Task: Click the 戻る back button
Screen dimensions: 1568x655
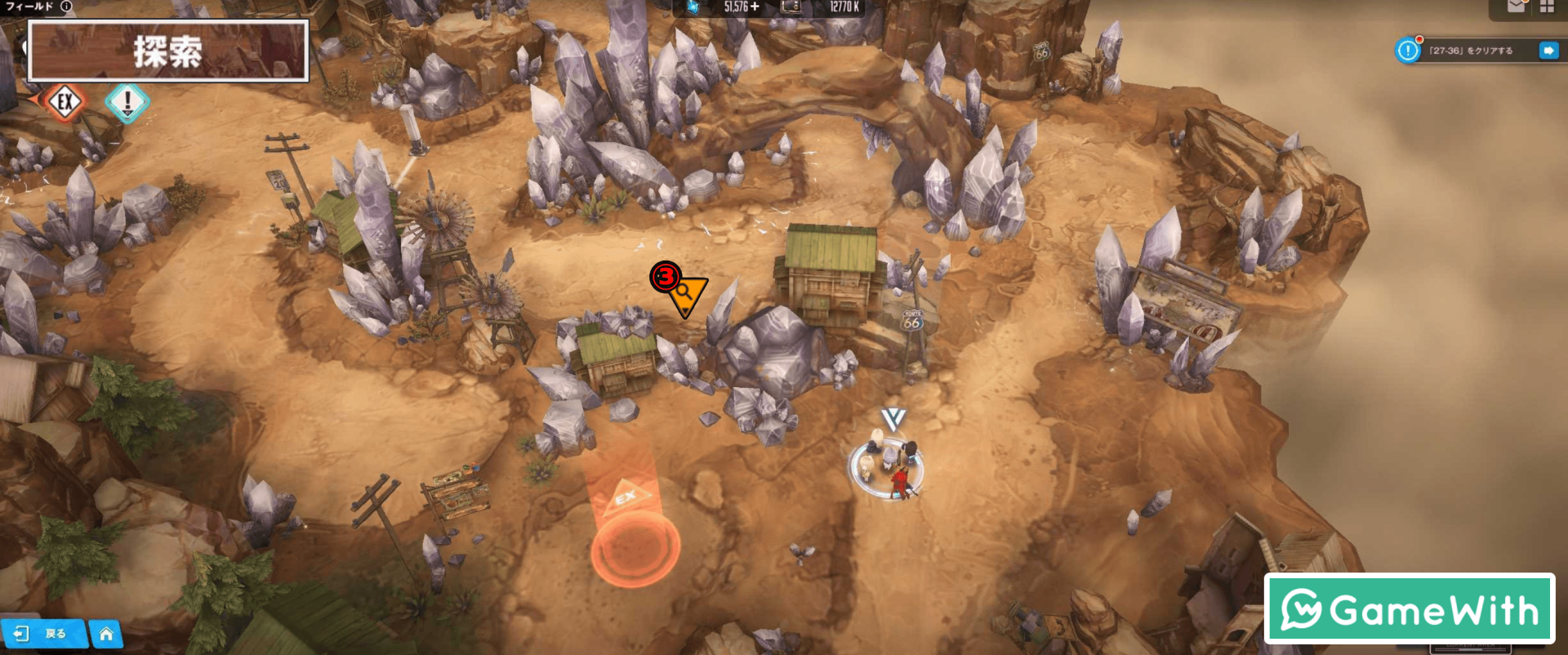Action: (44, 634)
